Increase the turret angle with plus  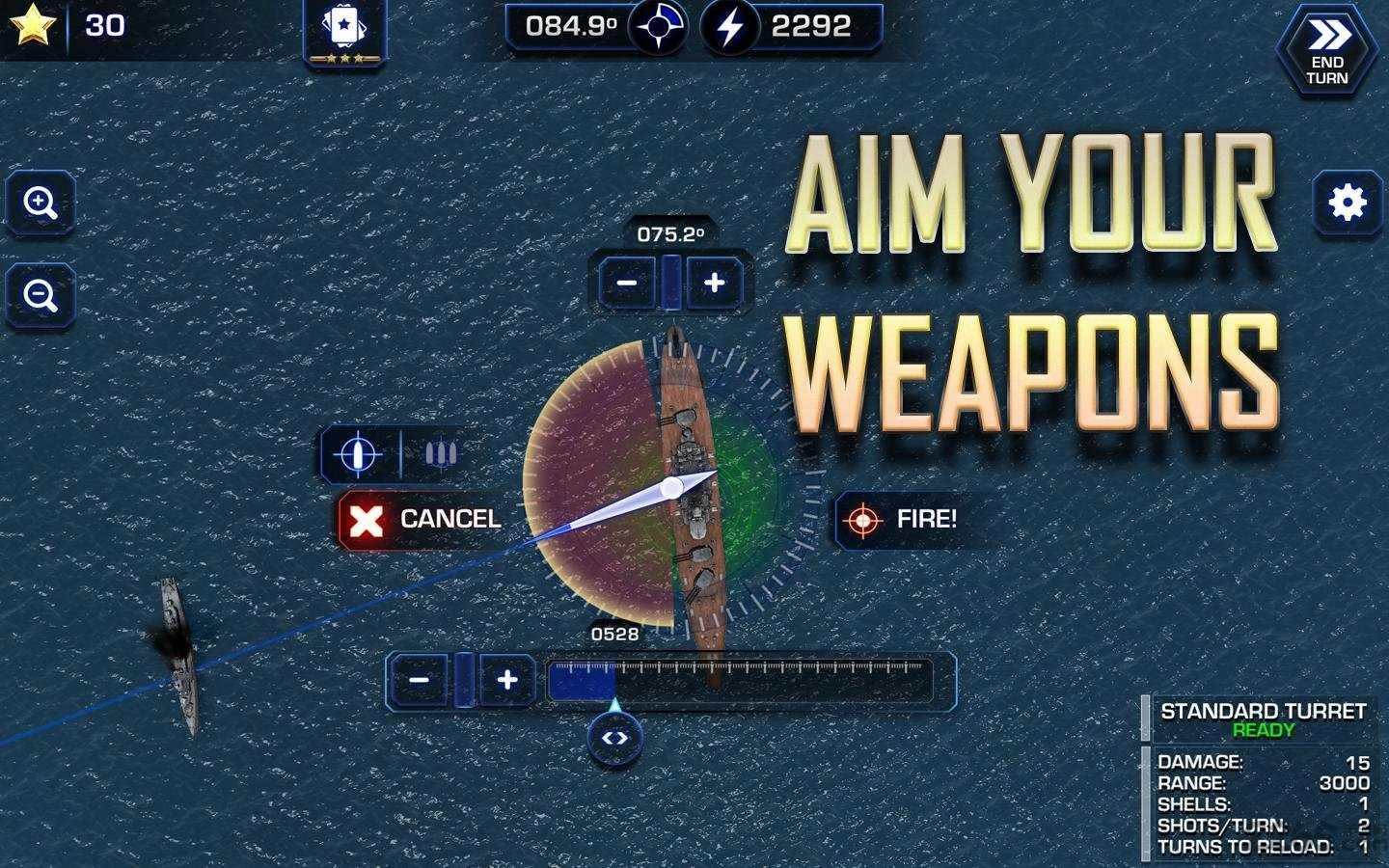tap(714, 283)
